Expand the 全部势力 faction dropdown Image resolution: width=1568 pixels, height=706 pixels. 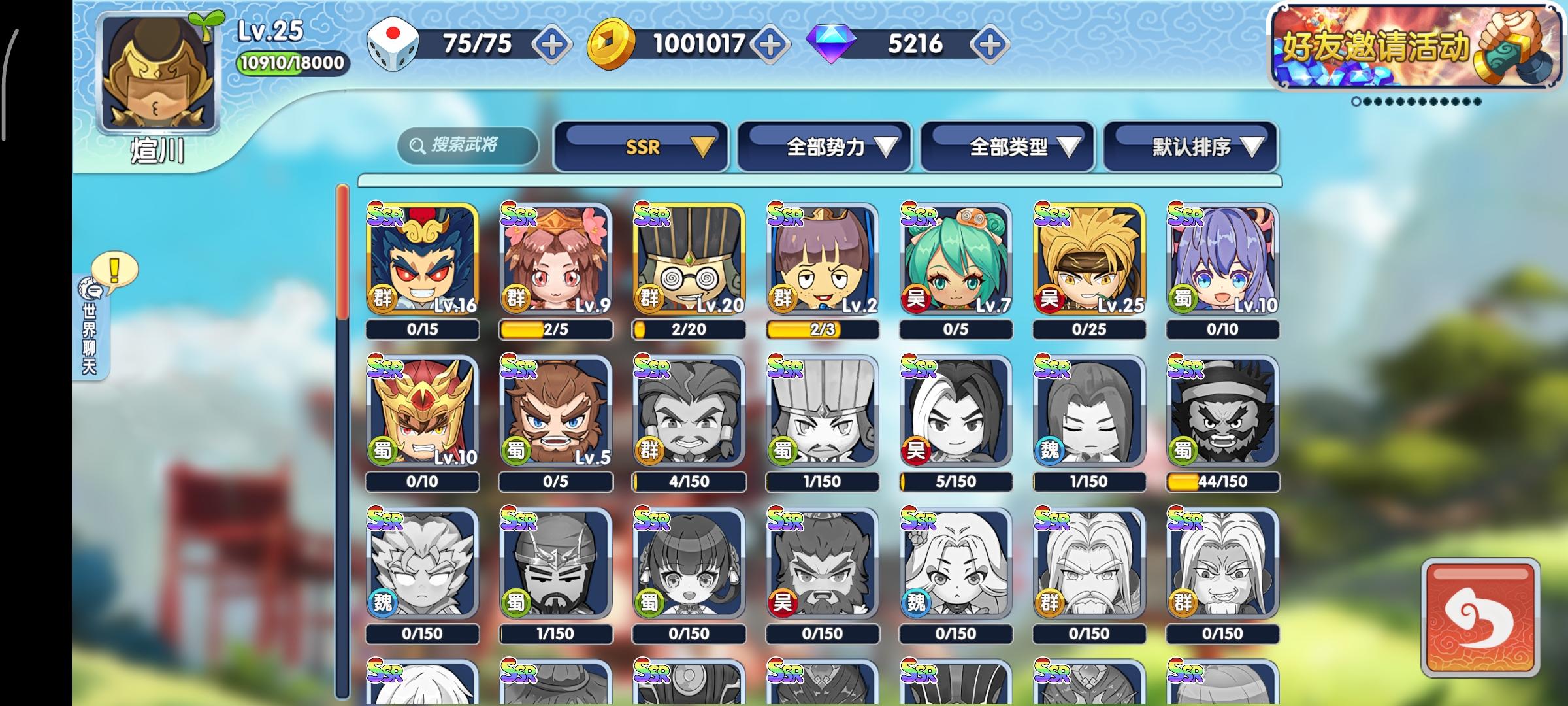(825, 147)
